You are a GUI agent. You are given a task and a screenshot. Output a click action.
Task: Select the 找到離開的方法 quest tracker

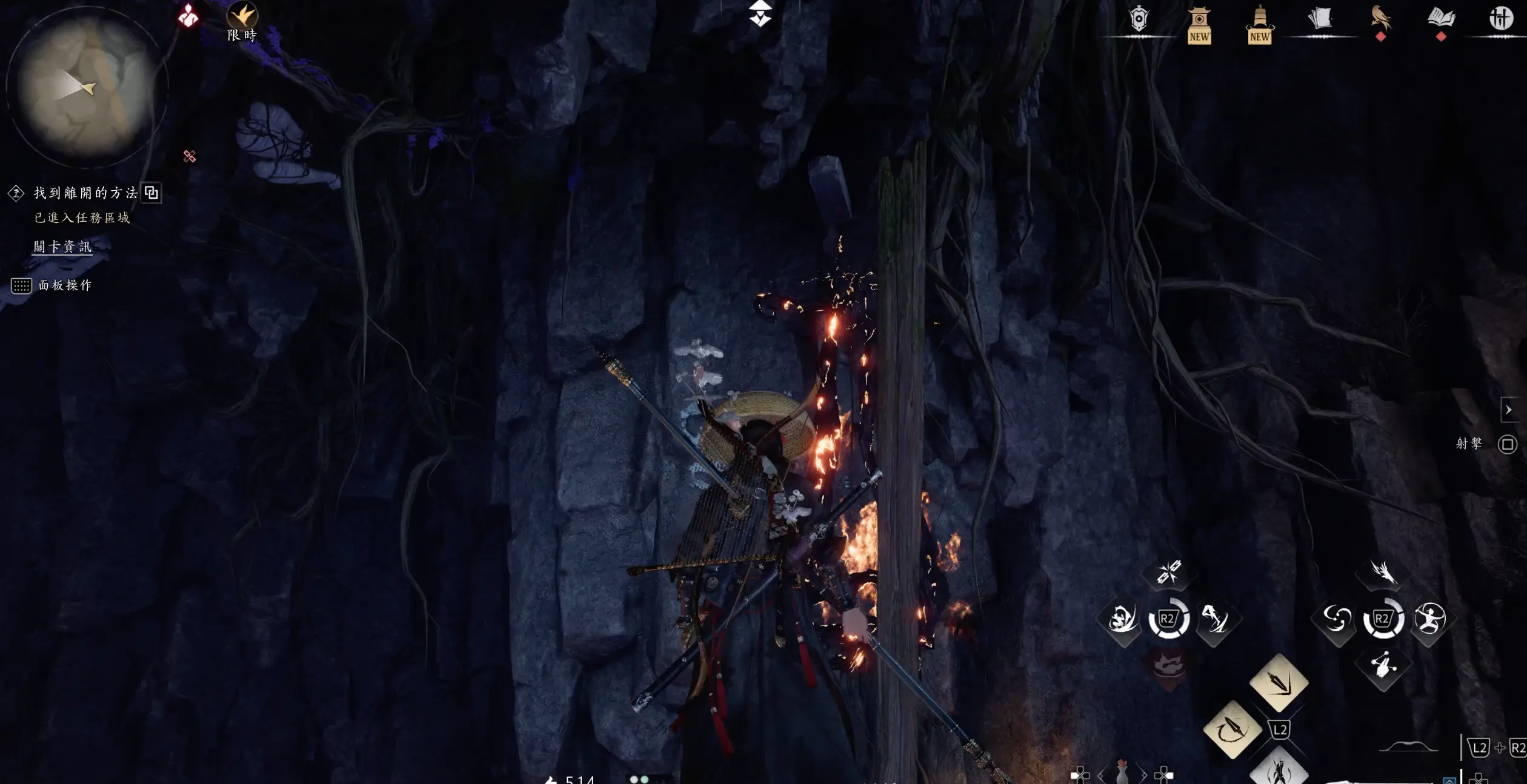[x=85, y=193]
